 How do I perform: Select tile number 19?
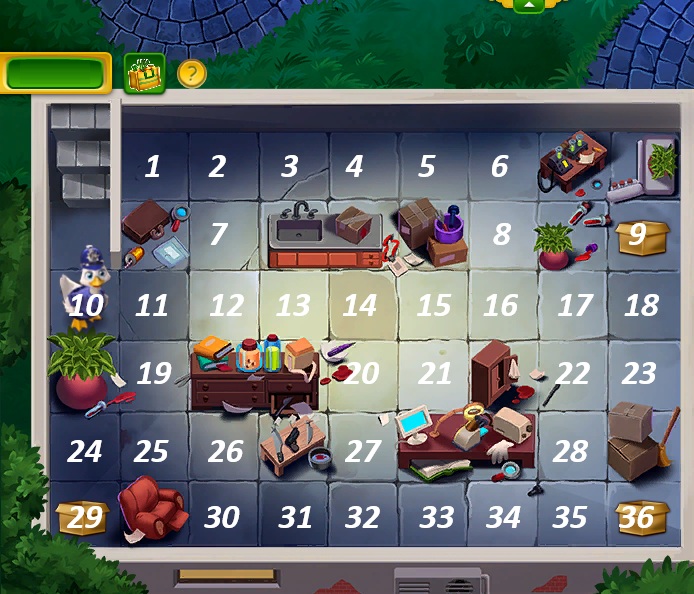tap(154, 374)
